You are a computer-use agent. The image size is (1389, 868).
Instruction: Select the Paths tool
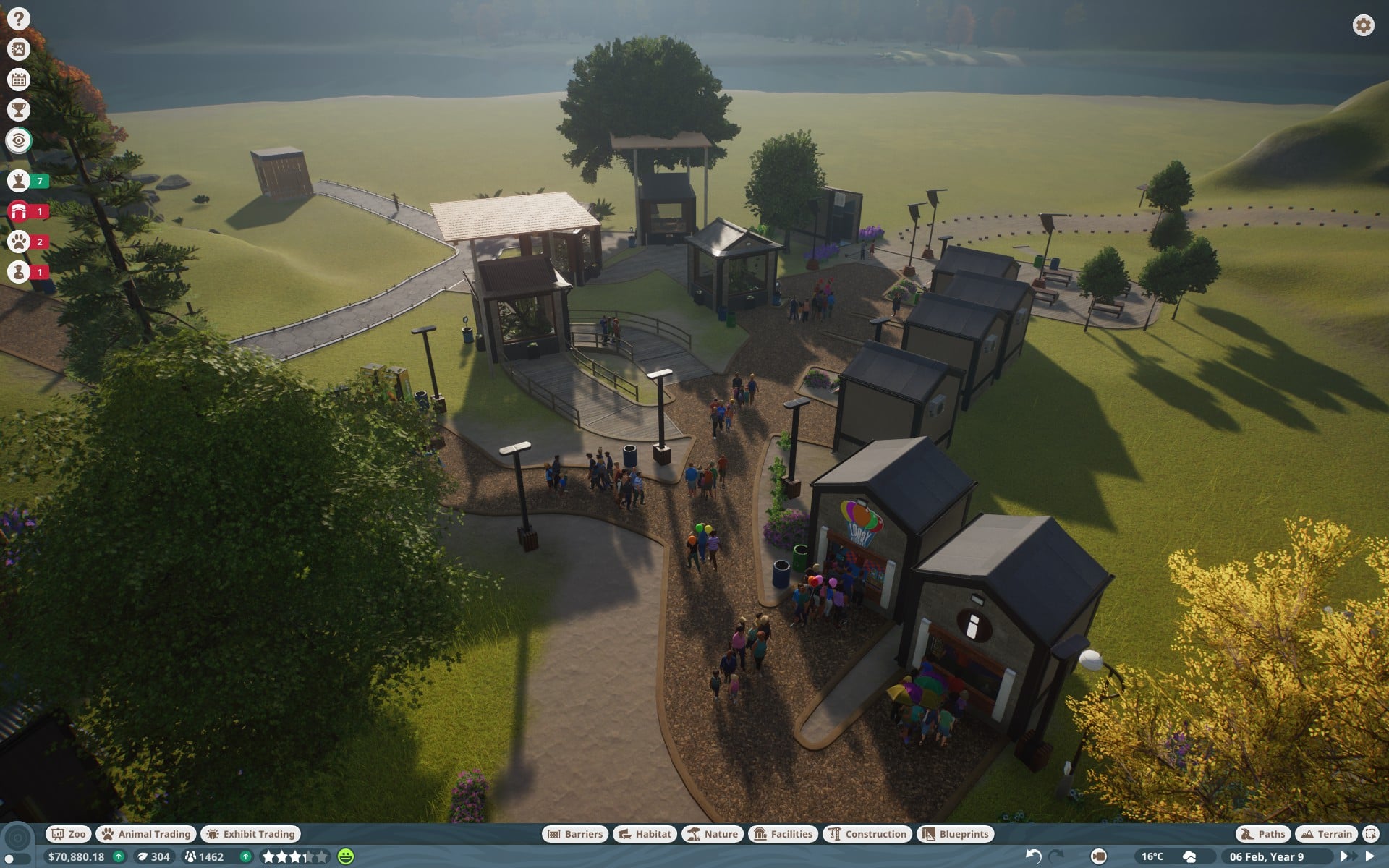(x=1263, y=834)
